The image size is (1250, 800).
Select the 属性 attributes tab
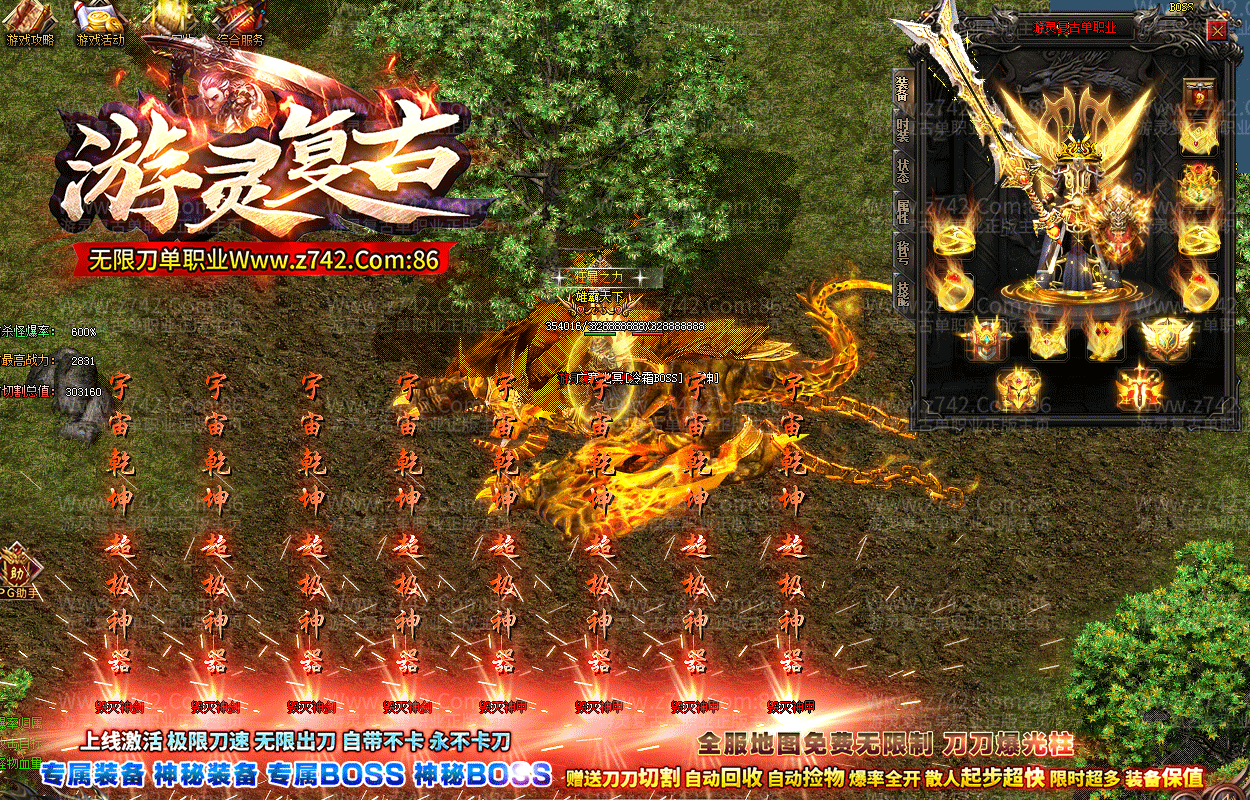(x=902, y=209)
